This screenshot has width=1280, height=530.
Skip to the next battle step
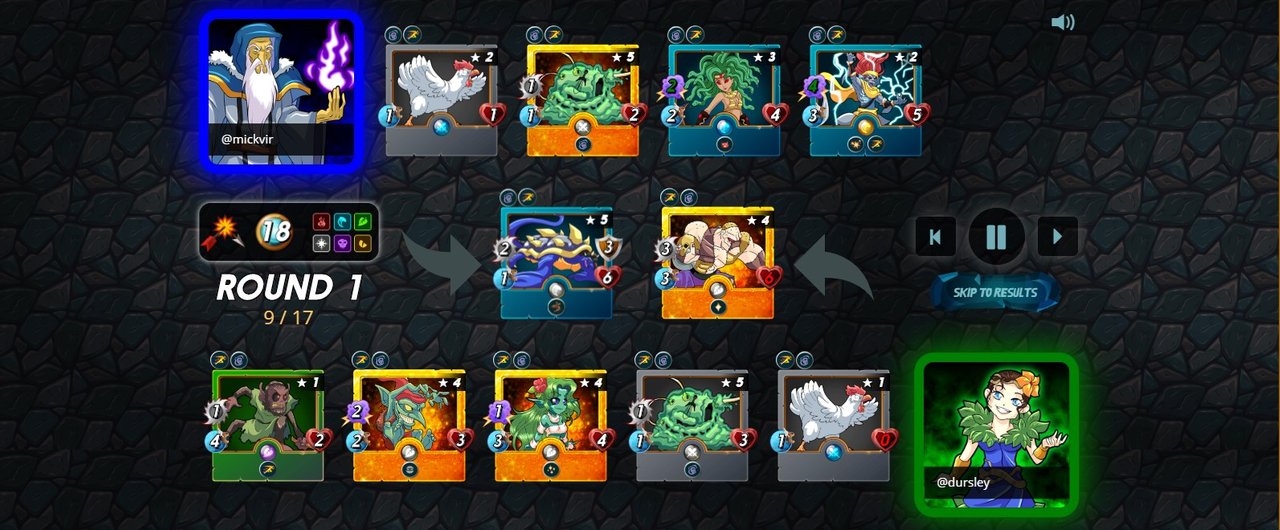tap(1057, 237)
